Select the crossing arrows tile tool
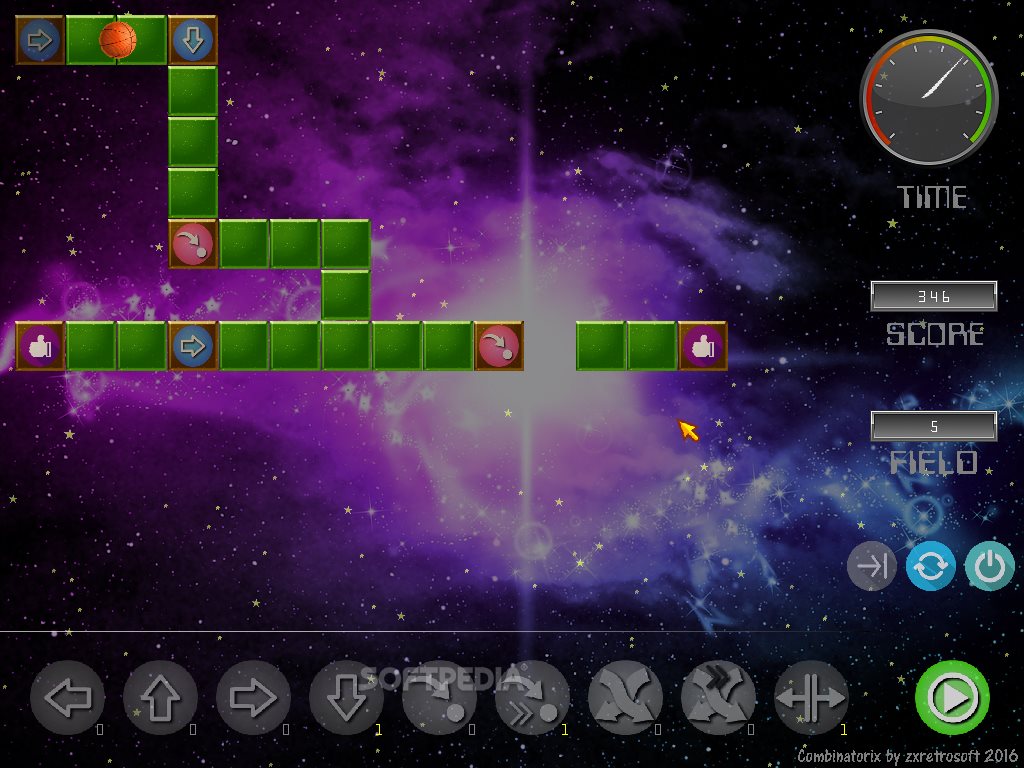Image resolution: width=1024 pixels, height=768 pixels. [x=625, y=698]
